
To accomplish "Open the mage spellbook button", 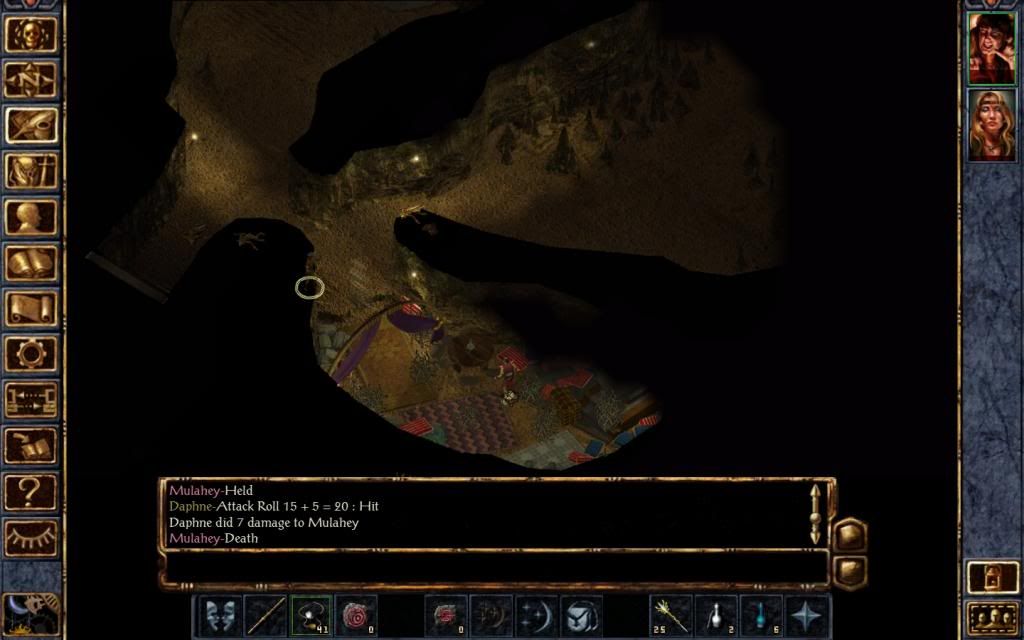I will click(31, 262).
